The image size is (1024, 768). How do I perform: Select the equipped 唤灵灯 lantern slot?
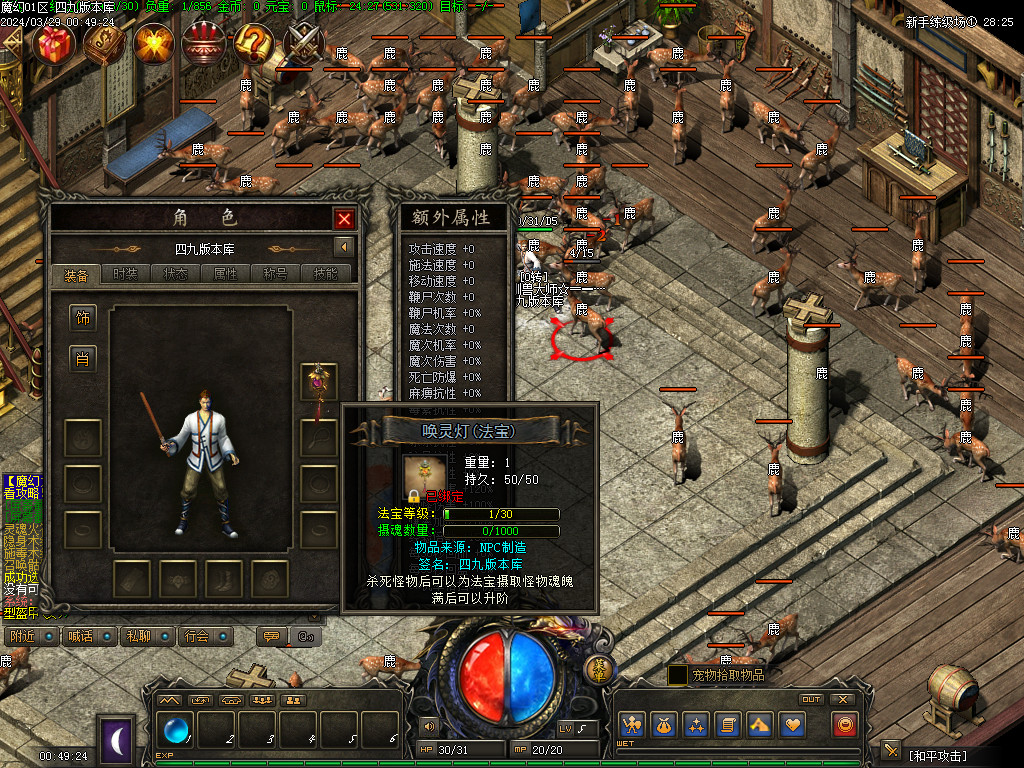[x=319, y=381]
